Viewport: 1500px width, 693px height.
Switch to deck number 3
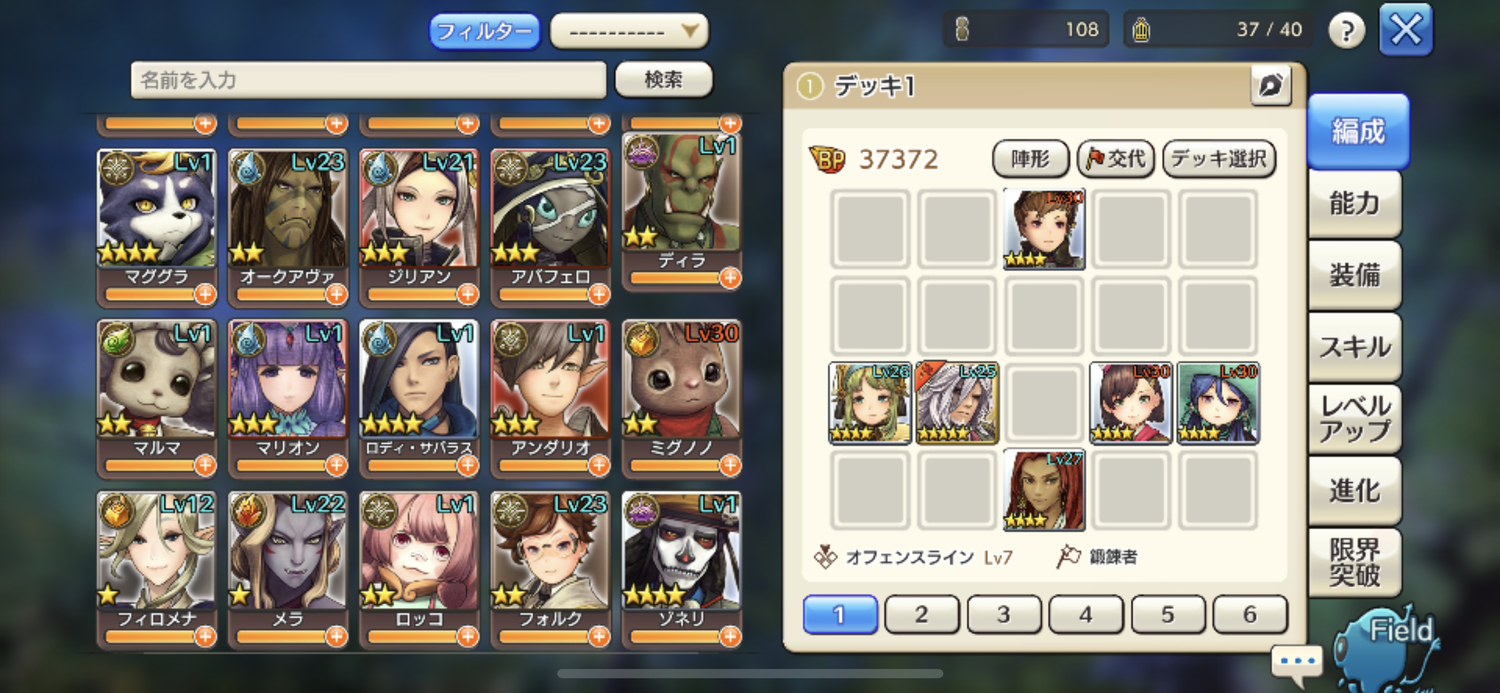[1004, 615]
